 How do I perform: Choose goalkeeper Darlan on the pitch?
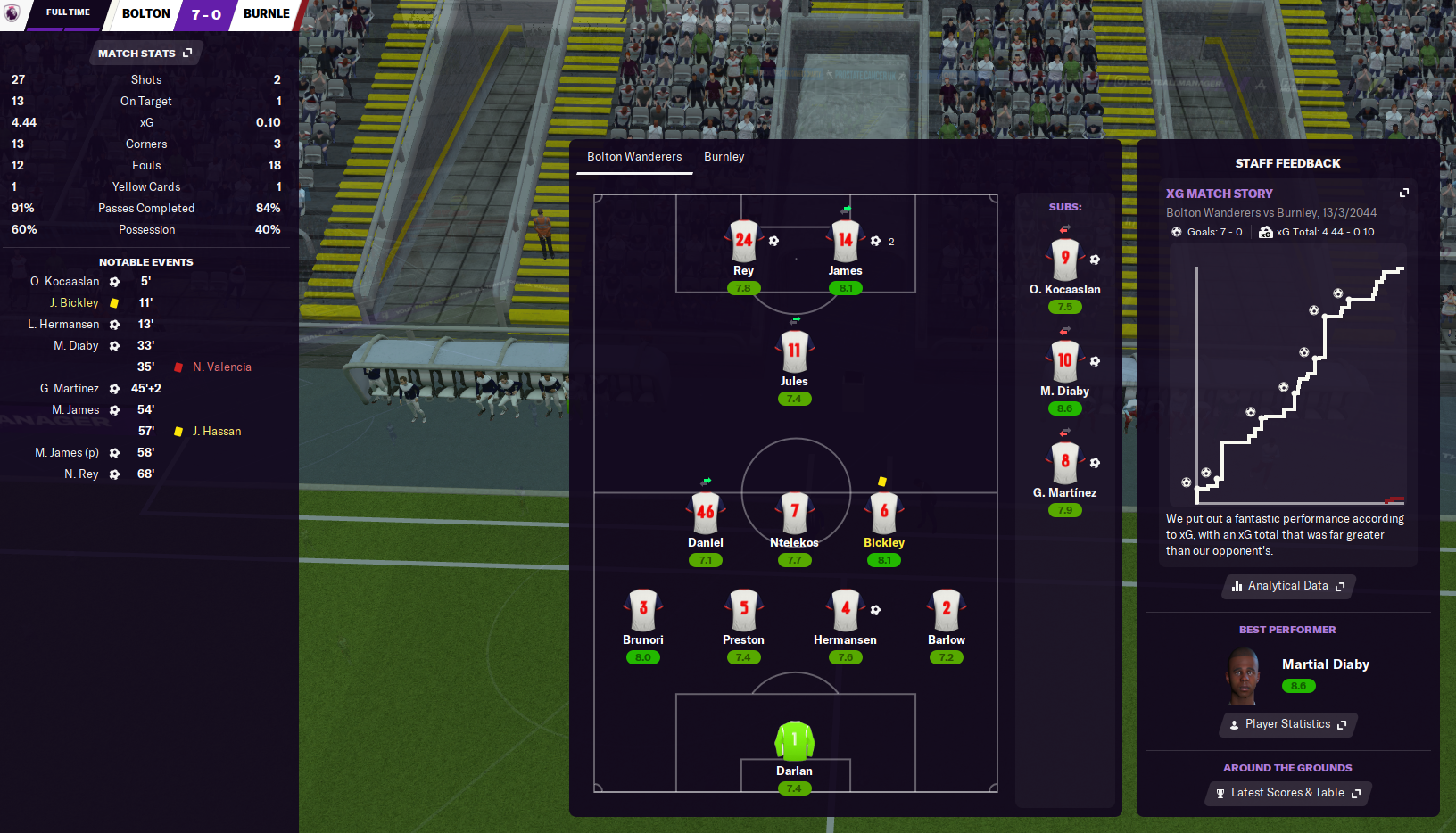click(x=794, y=741)
